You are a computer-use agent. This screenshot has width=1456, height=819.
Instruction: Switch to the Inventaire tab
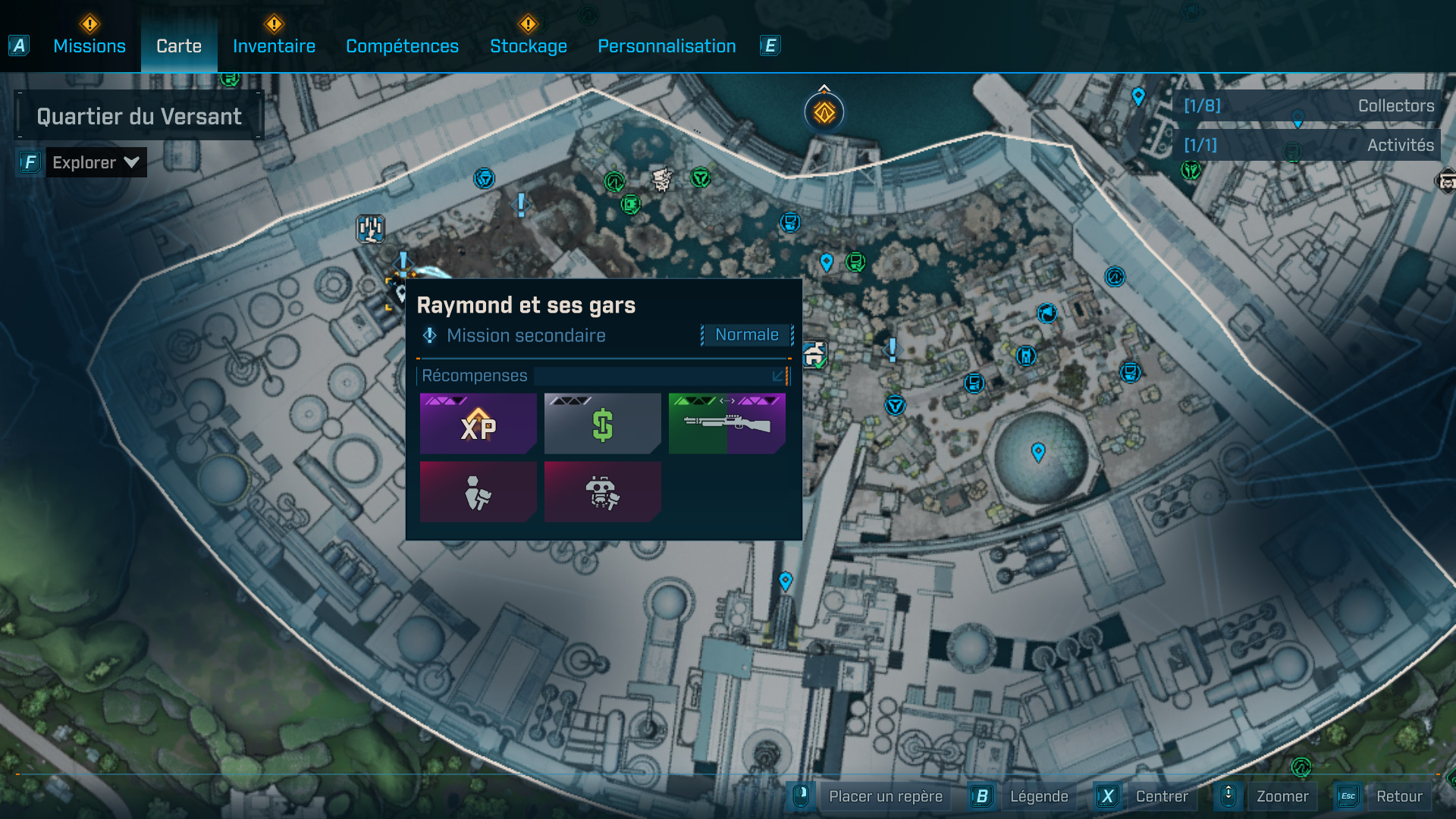(274, 45)
